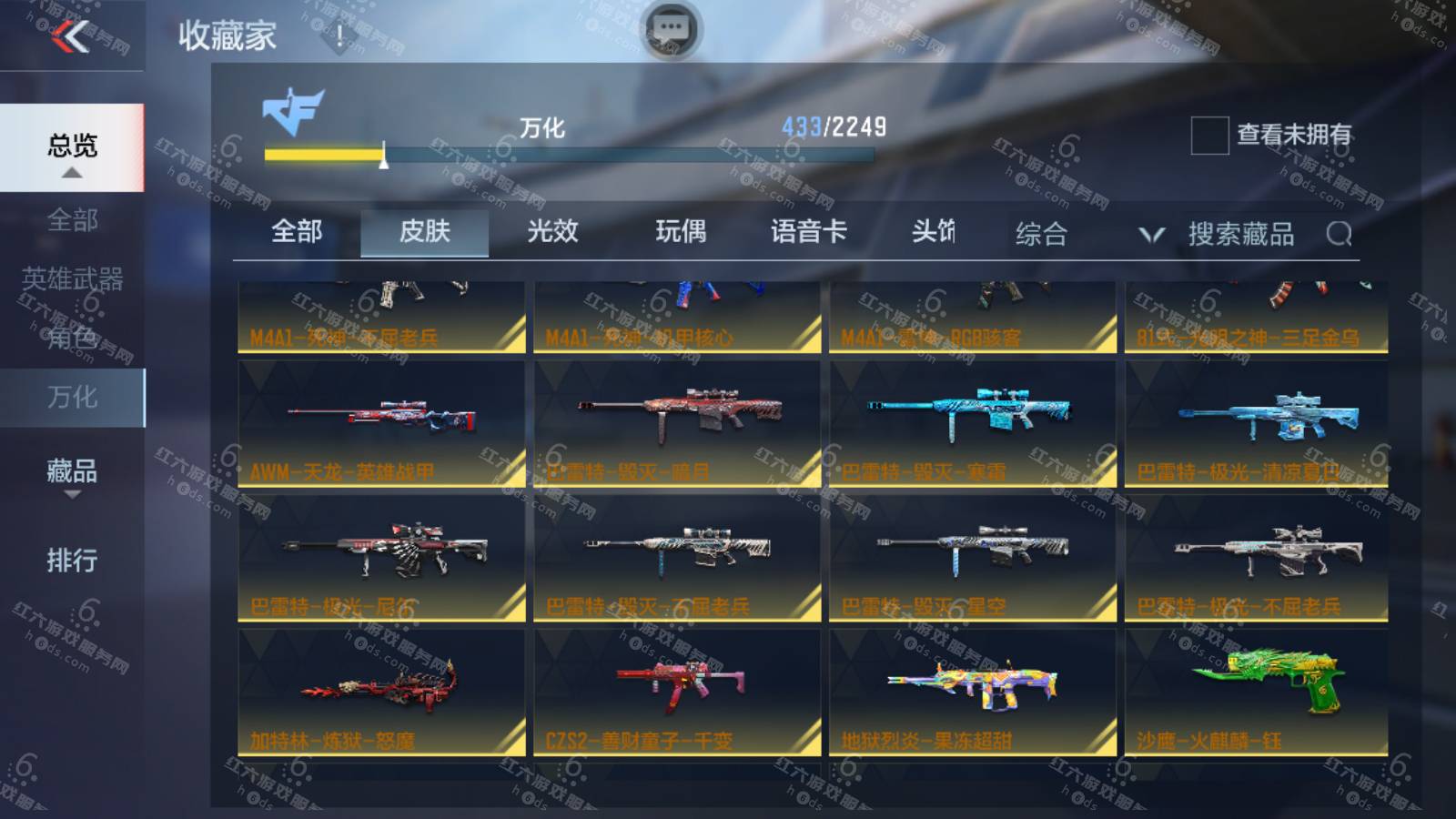Image resolution: width=1456 pixels, height=819 pixels.
Task: Open the 地狱烈炎-果冻超甜 skin card
Action: (972, 693)
